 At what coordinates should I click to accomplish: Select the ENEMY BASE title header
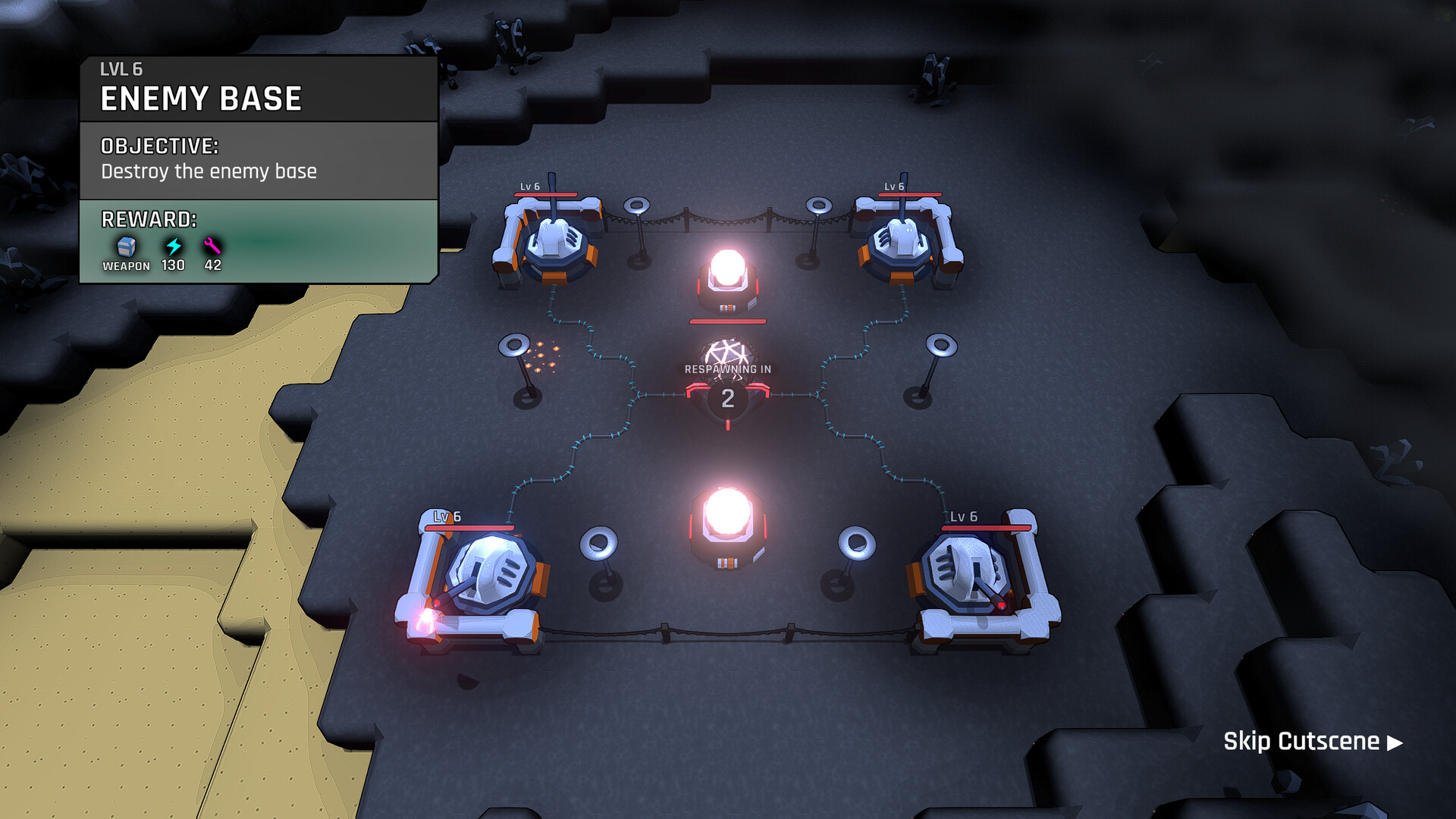(x=201, y=97)
